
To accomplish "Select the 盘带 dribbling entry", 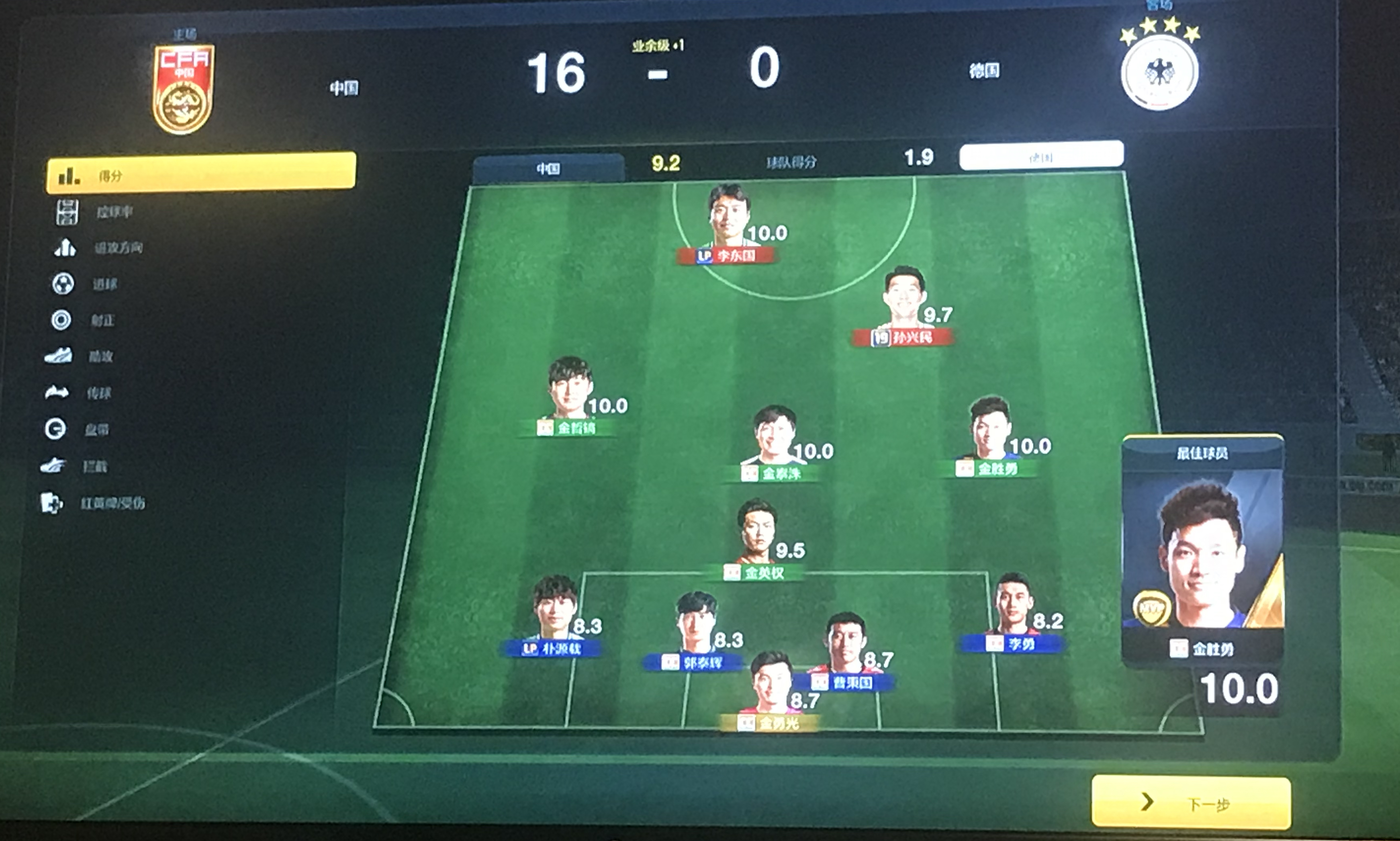I will click(96, 430).
